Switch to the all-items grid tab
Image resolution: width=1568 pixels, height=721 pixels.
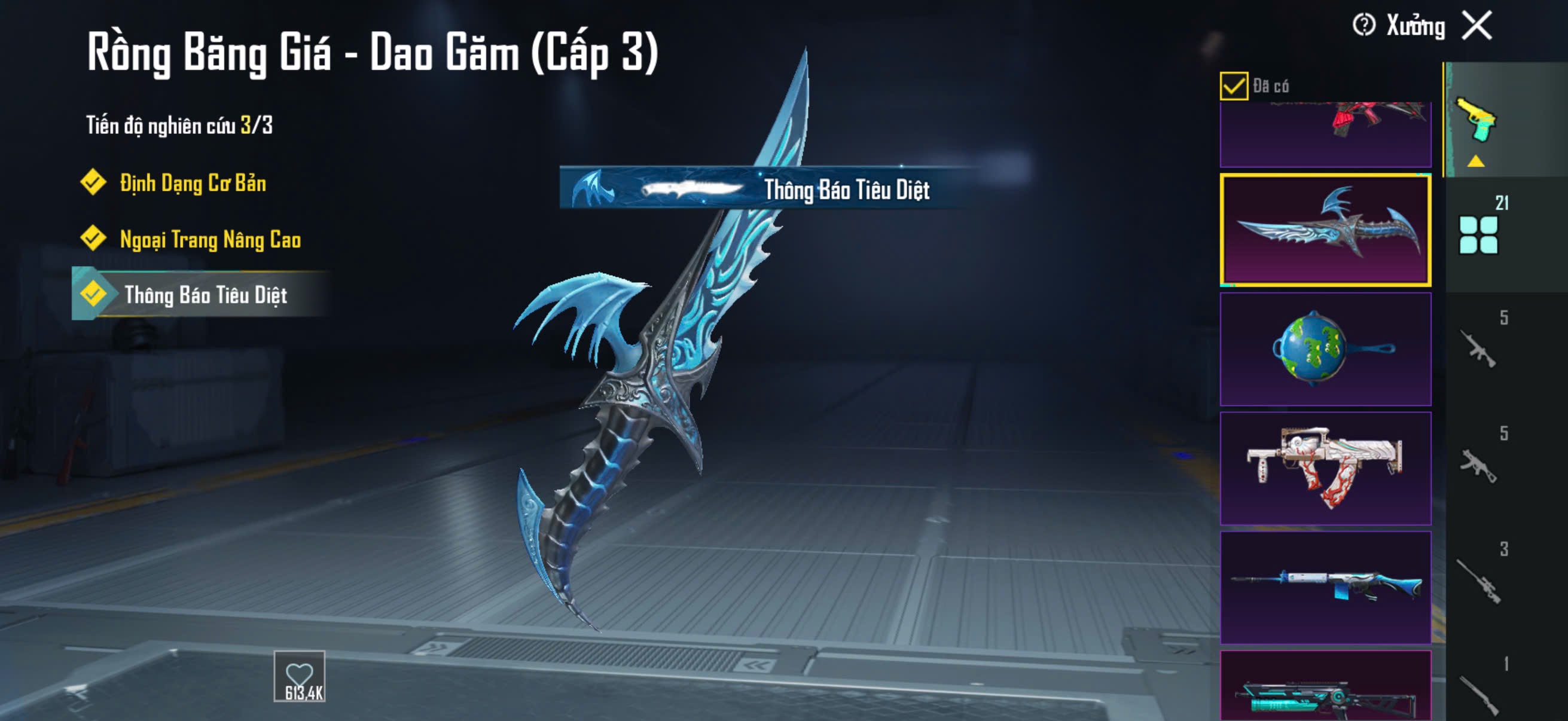(x=1479, y=234)
